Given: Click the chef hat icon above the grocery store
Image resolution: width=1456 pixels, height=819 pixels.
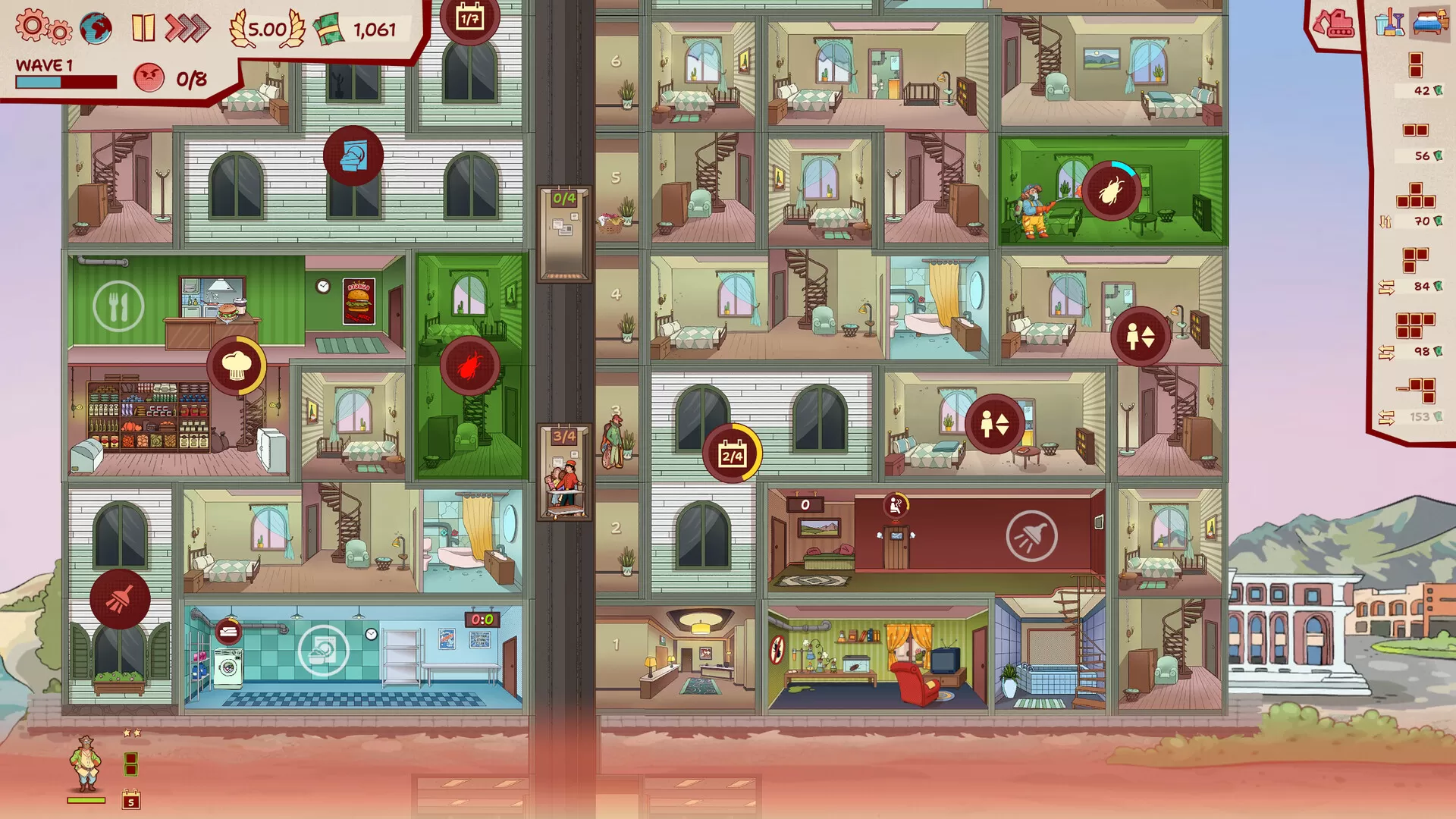Looking at the screenshot, I should click(235, 365).
